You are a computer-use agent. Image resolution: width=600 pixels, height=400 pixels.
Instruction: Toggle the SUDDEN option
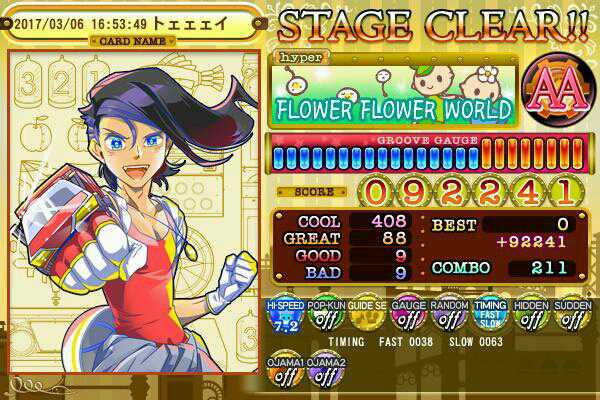(x=572, y=316)
